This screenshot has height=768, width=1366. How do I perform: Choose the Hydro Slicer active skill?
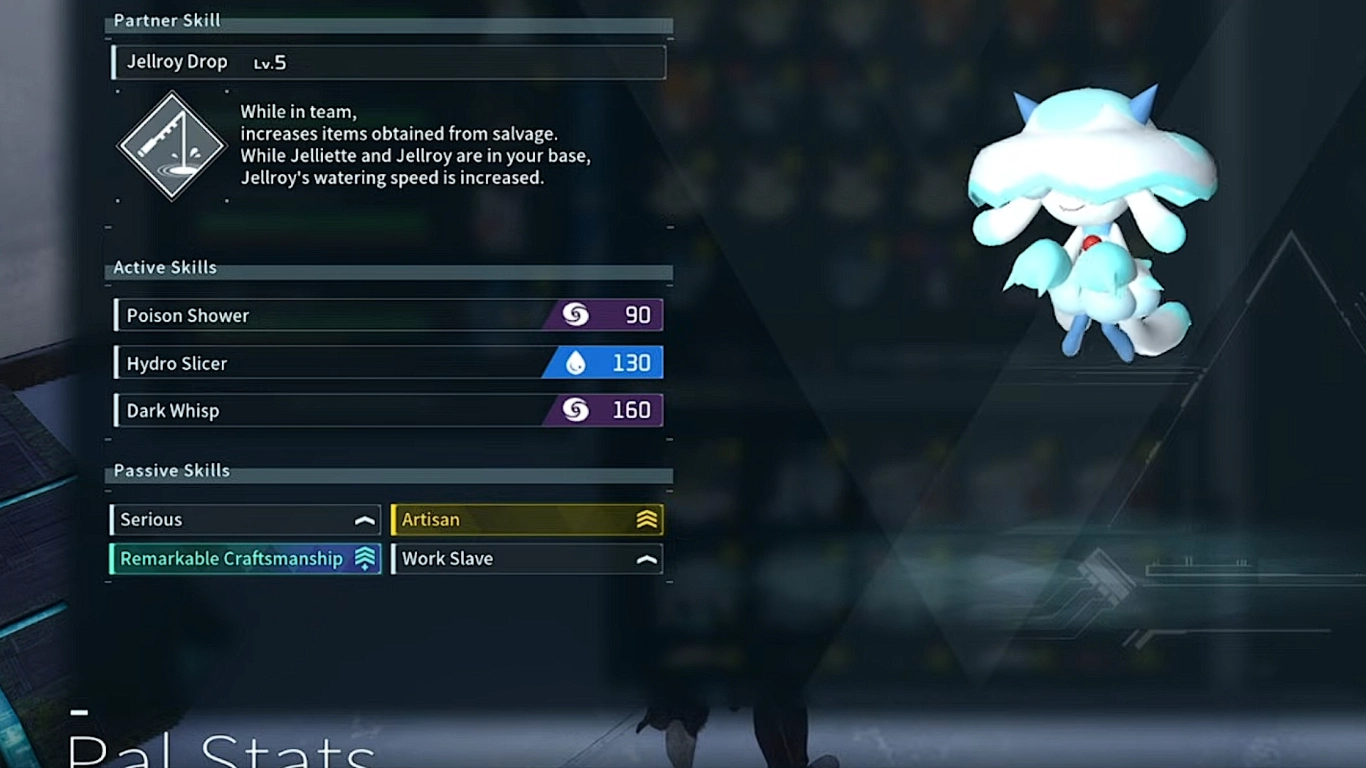388,363
